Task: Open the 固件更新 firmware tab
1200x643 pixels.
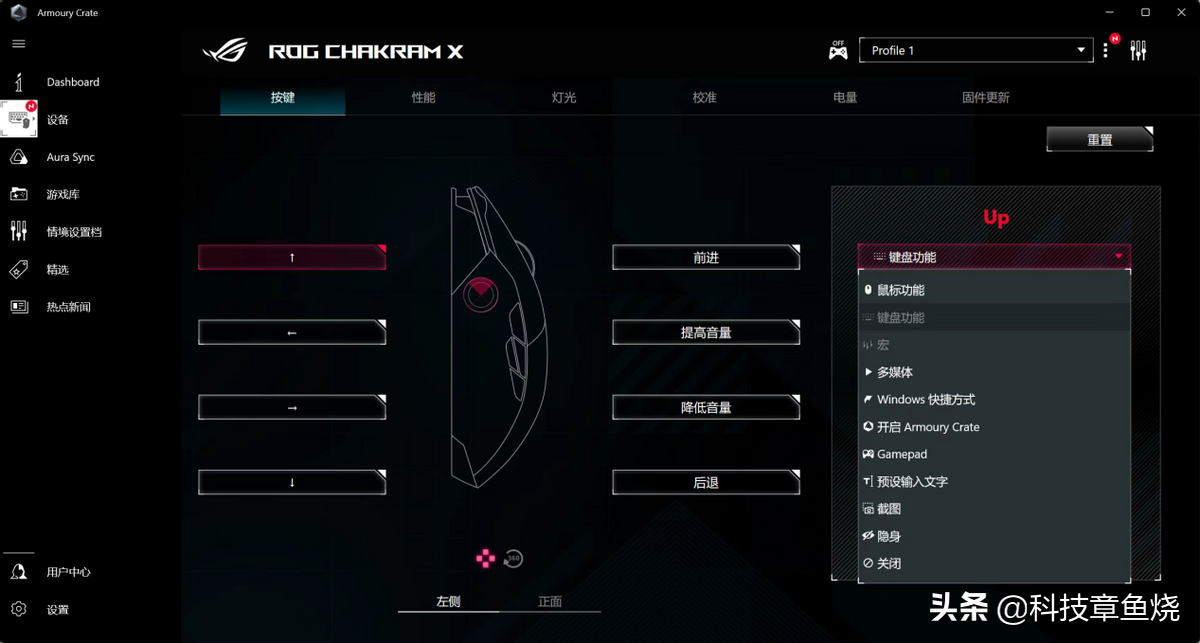Action: (985, 98)
